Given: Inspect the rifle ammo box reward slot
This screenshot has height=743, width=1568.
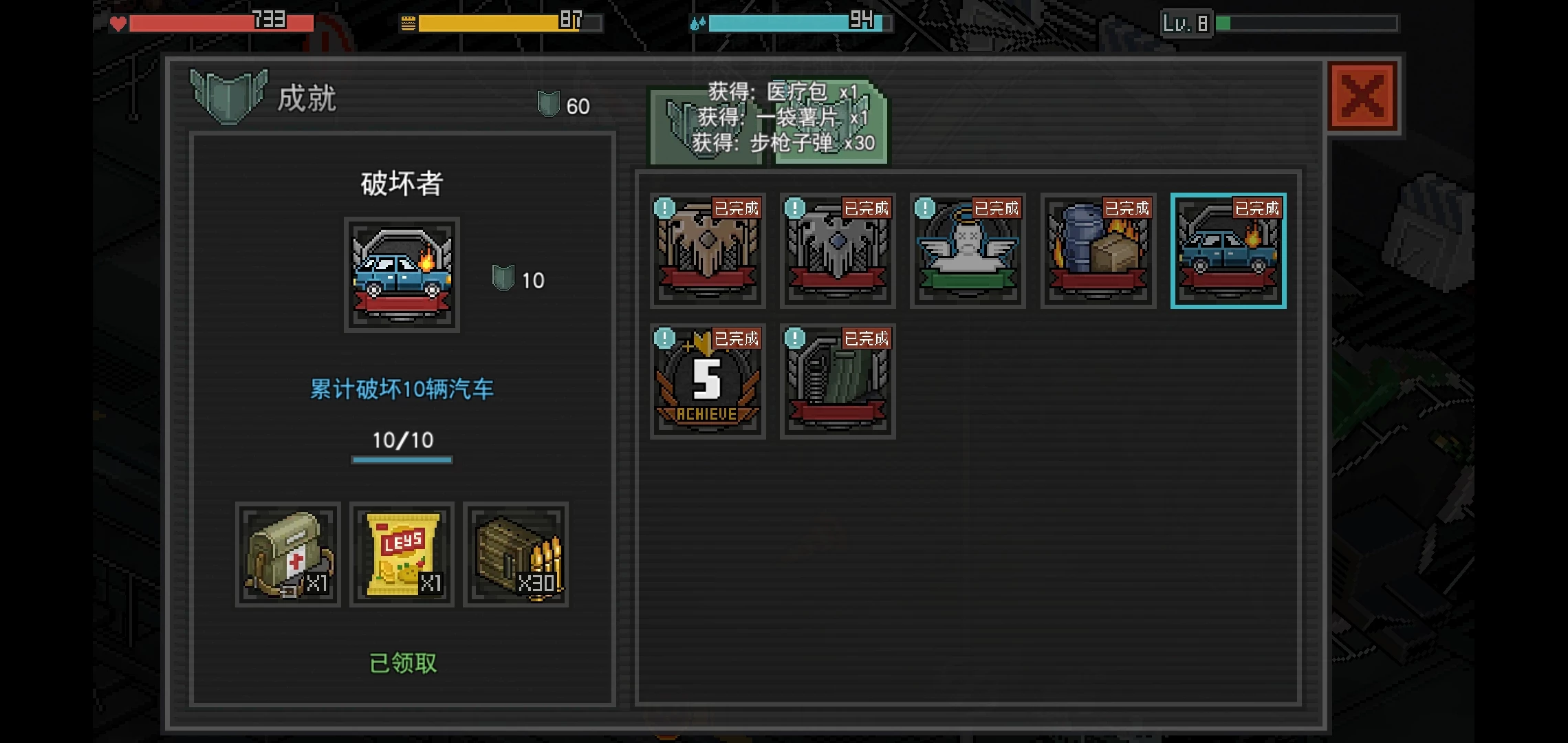Looking at the screenshot, I should coord(516,554).
